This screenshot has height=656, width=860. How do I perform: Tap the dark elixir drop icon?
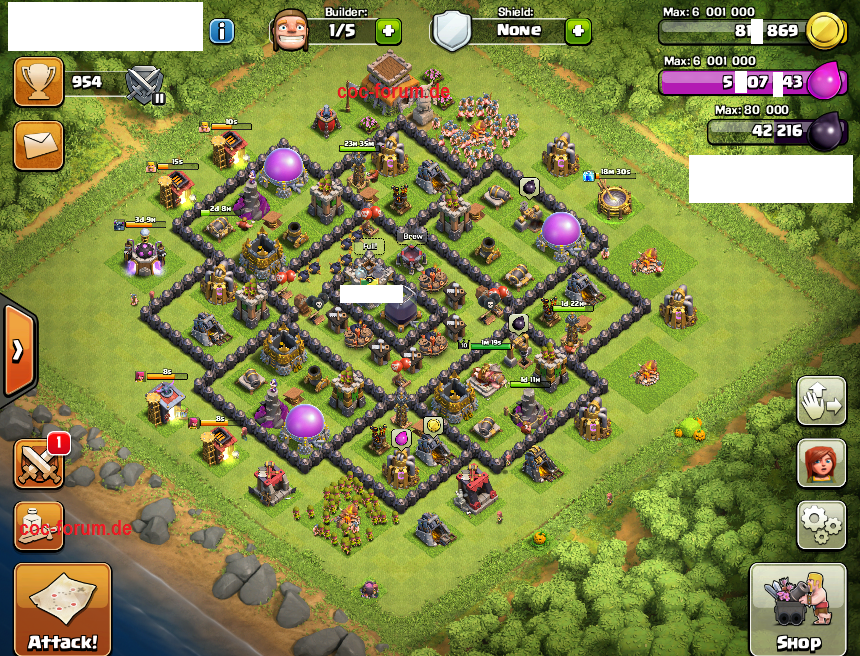[826, 130]
